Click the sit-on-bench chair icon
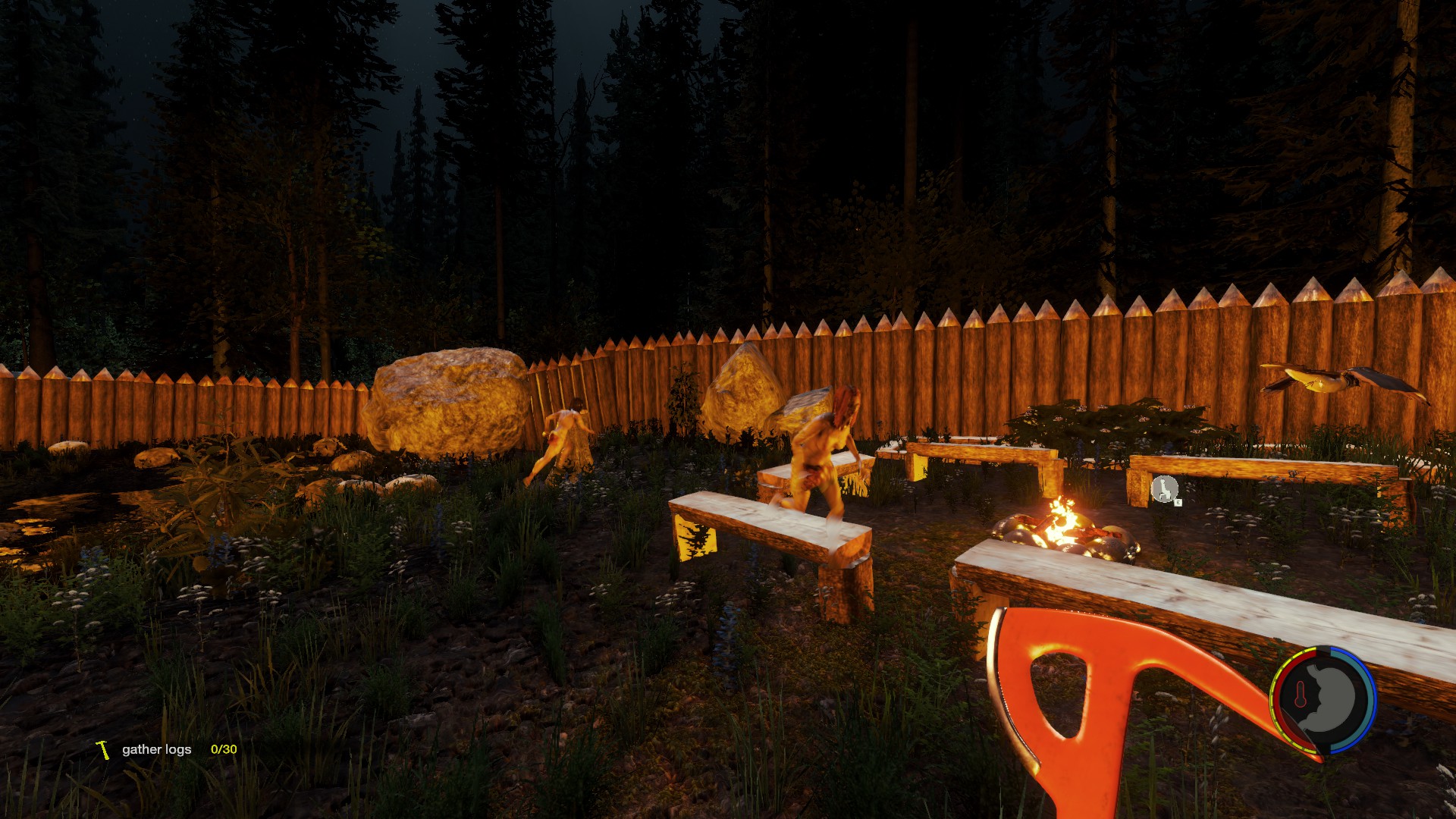Viewport: 1456px width, 819px height. 1164,489
